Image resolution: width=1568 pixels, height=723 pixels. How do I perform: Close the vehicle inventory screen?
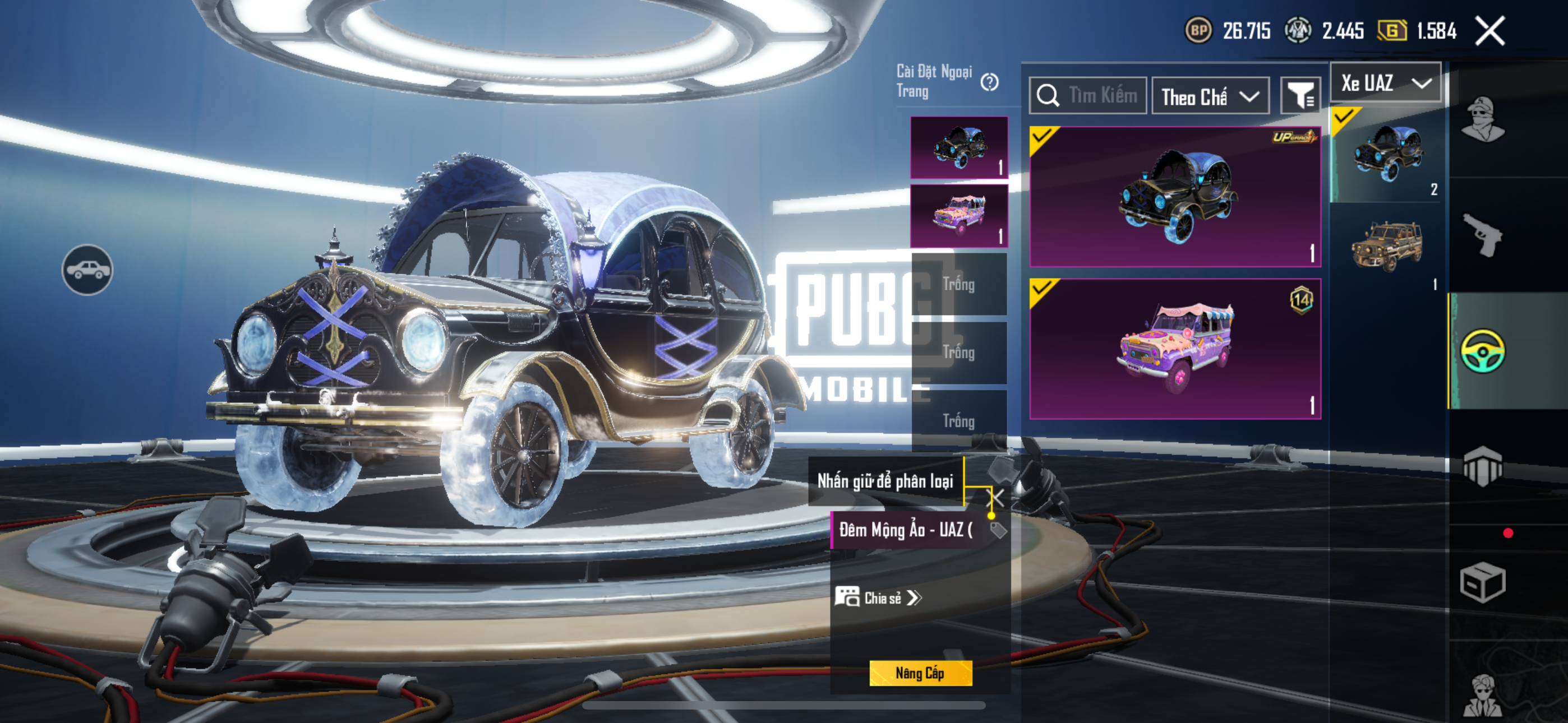point(1489,31)
